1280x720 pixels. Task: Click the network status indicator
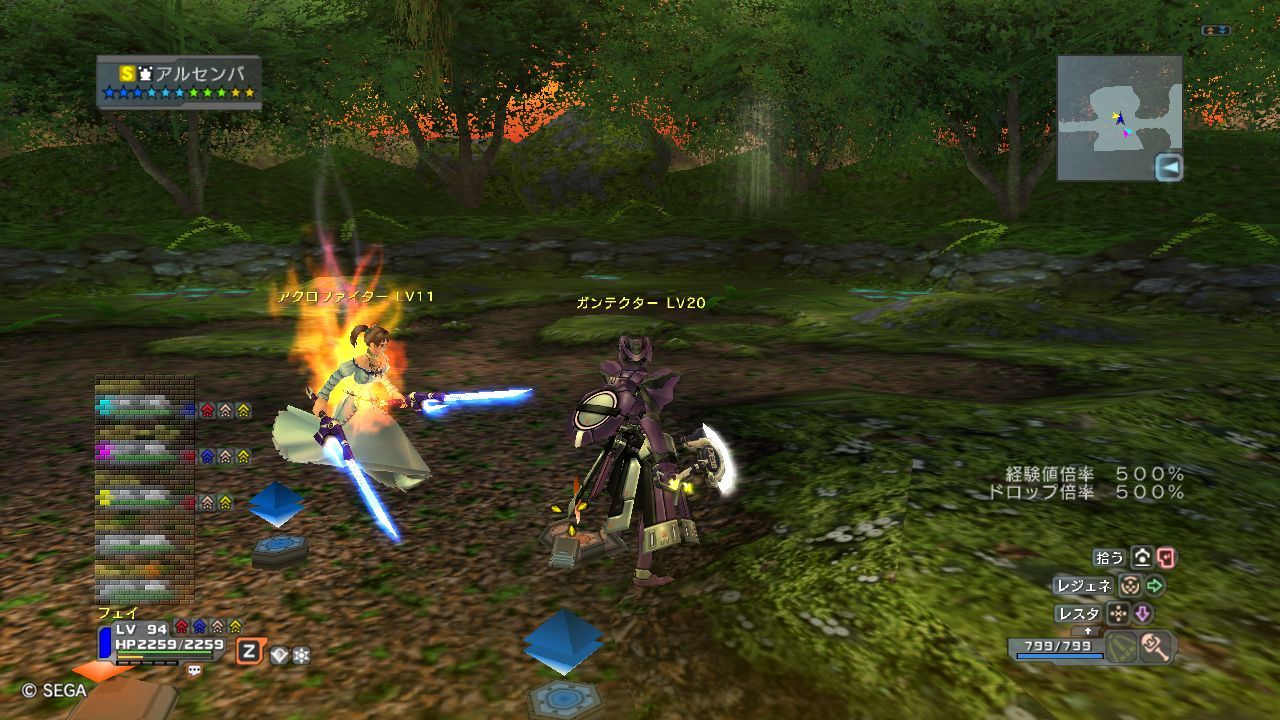1216,31
